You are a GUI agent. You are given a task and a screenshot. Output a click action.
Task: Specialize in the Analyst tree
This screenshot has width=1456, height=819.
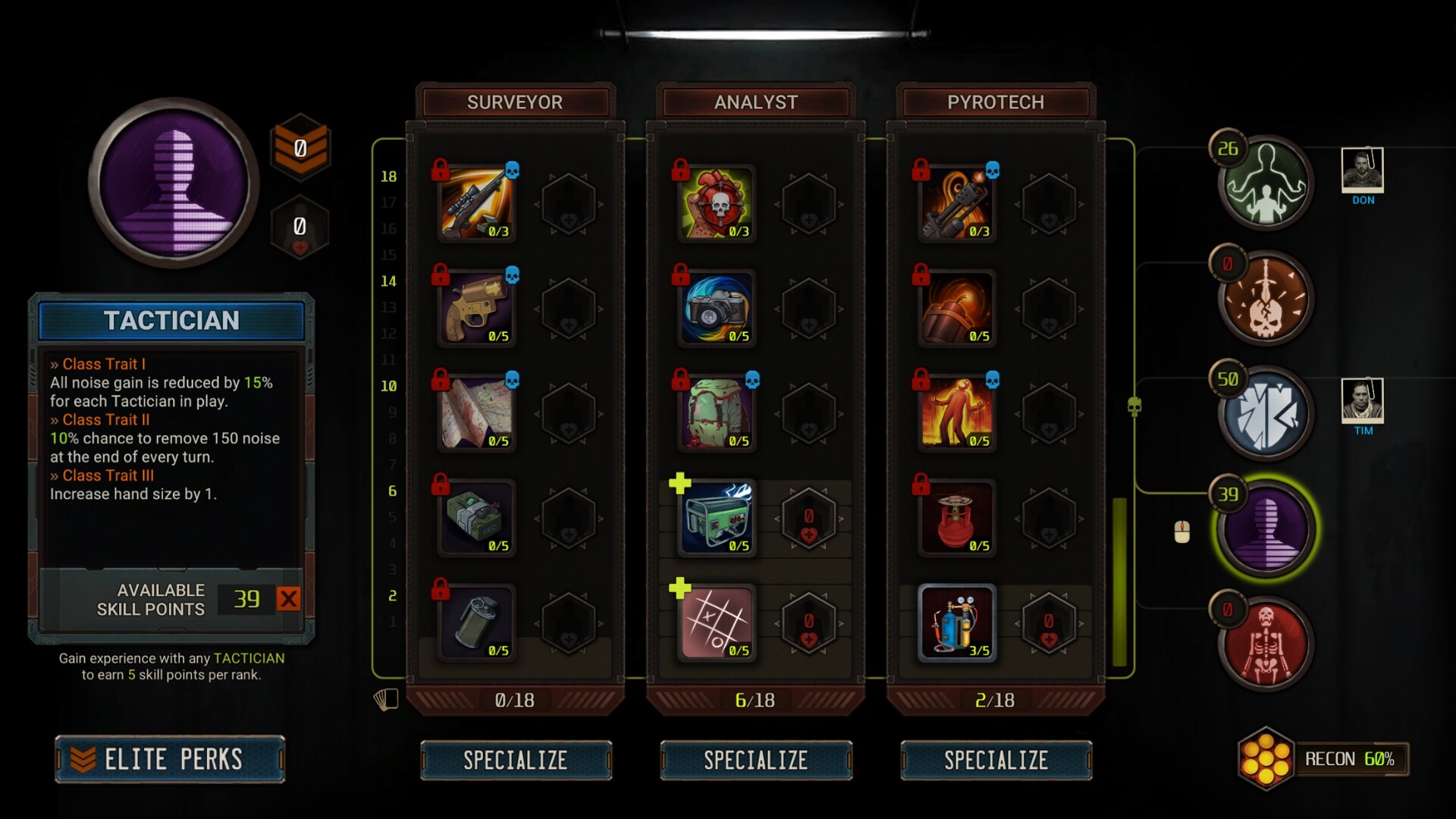coord(756,760)
